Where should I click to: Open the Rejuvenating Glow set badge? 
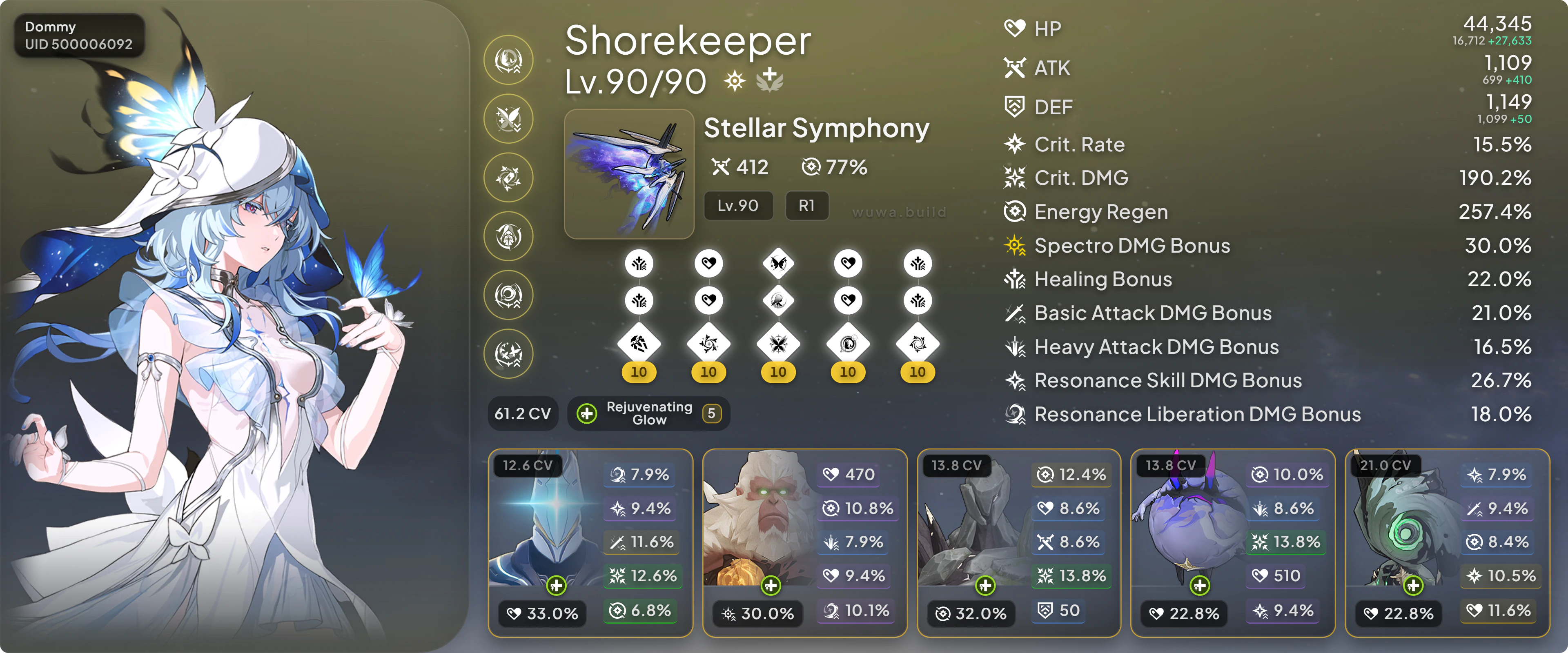tap(649, 414)
